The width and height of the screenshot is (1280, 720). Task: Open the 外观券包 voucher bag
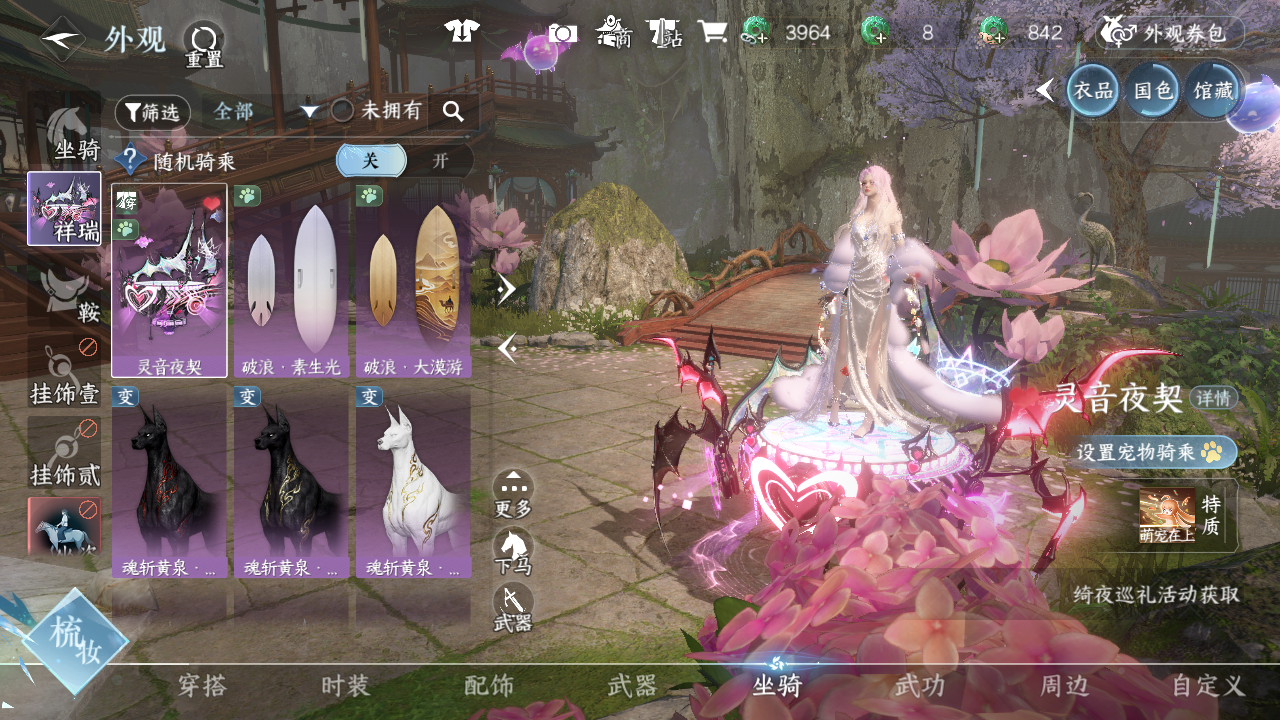point(1172,33)
